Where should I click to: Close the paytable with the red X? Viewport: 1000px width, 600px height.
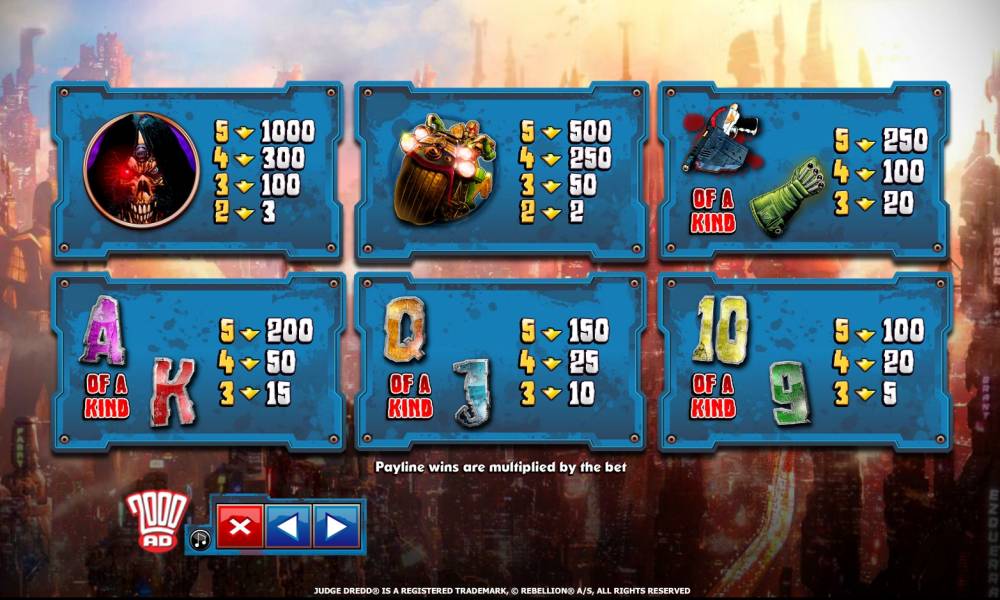(240, 526)
